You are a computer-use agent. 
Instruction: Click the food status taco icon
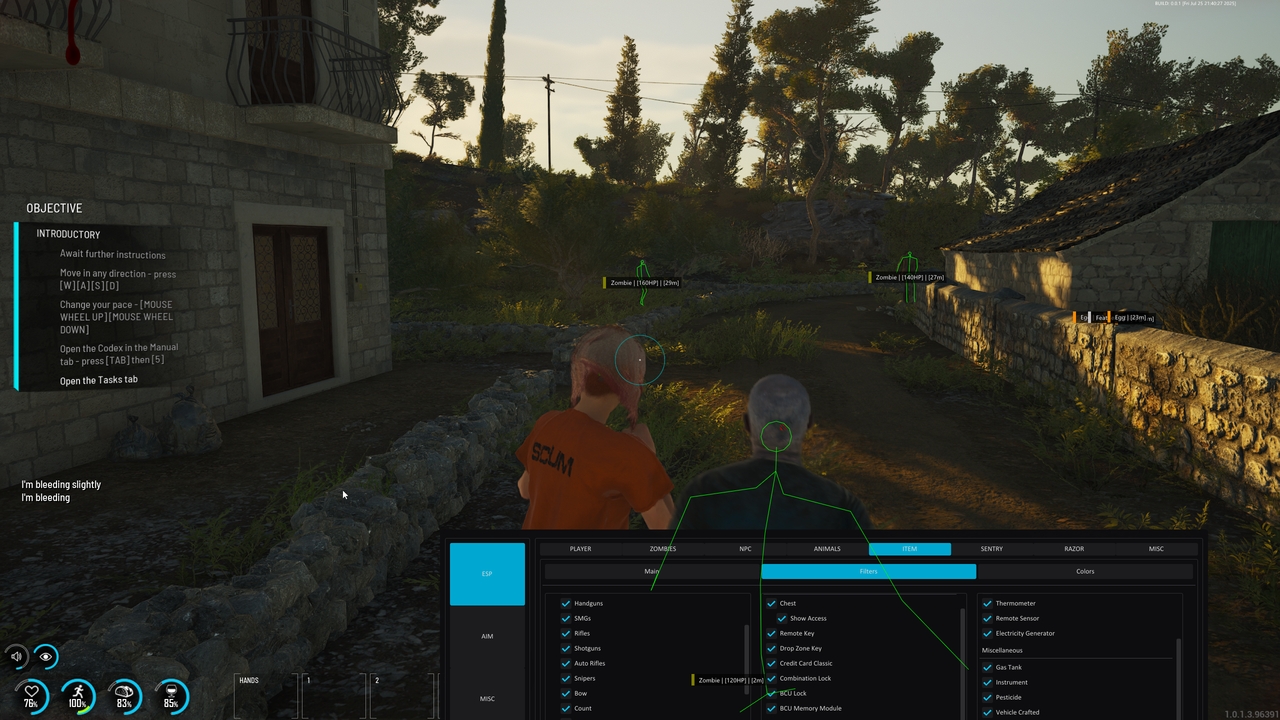coord(124,691)
